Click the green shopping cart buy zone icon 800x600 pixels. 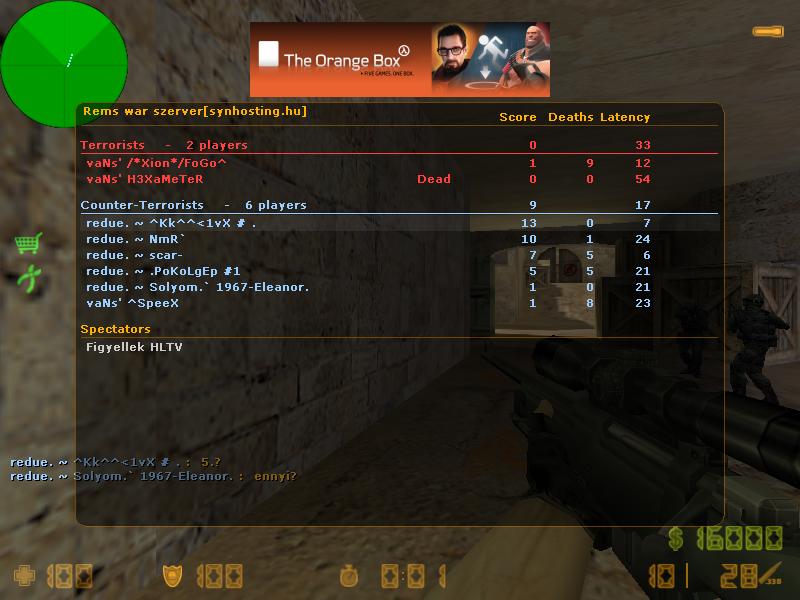(27, 243)
